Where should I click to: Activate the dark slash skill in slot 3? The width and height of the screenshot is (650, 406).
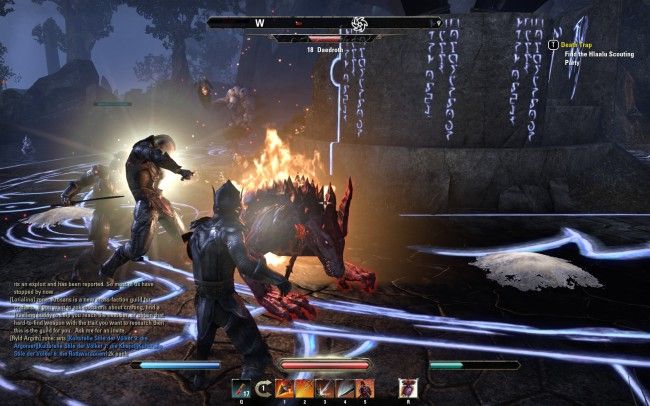(324, 388)
